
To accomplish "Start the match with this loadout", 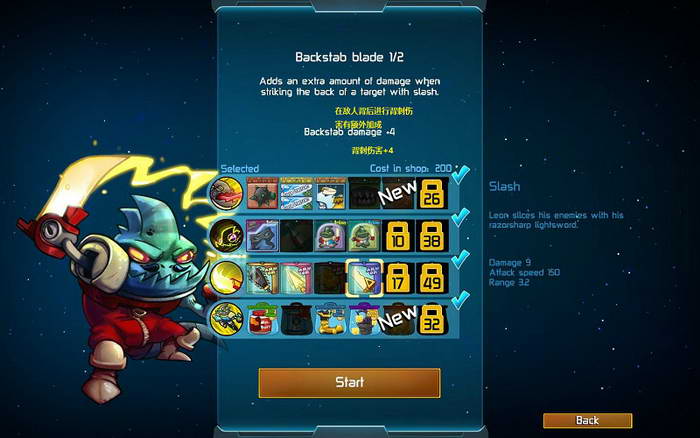I will [x=349, y=382].
